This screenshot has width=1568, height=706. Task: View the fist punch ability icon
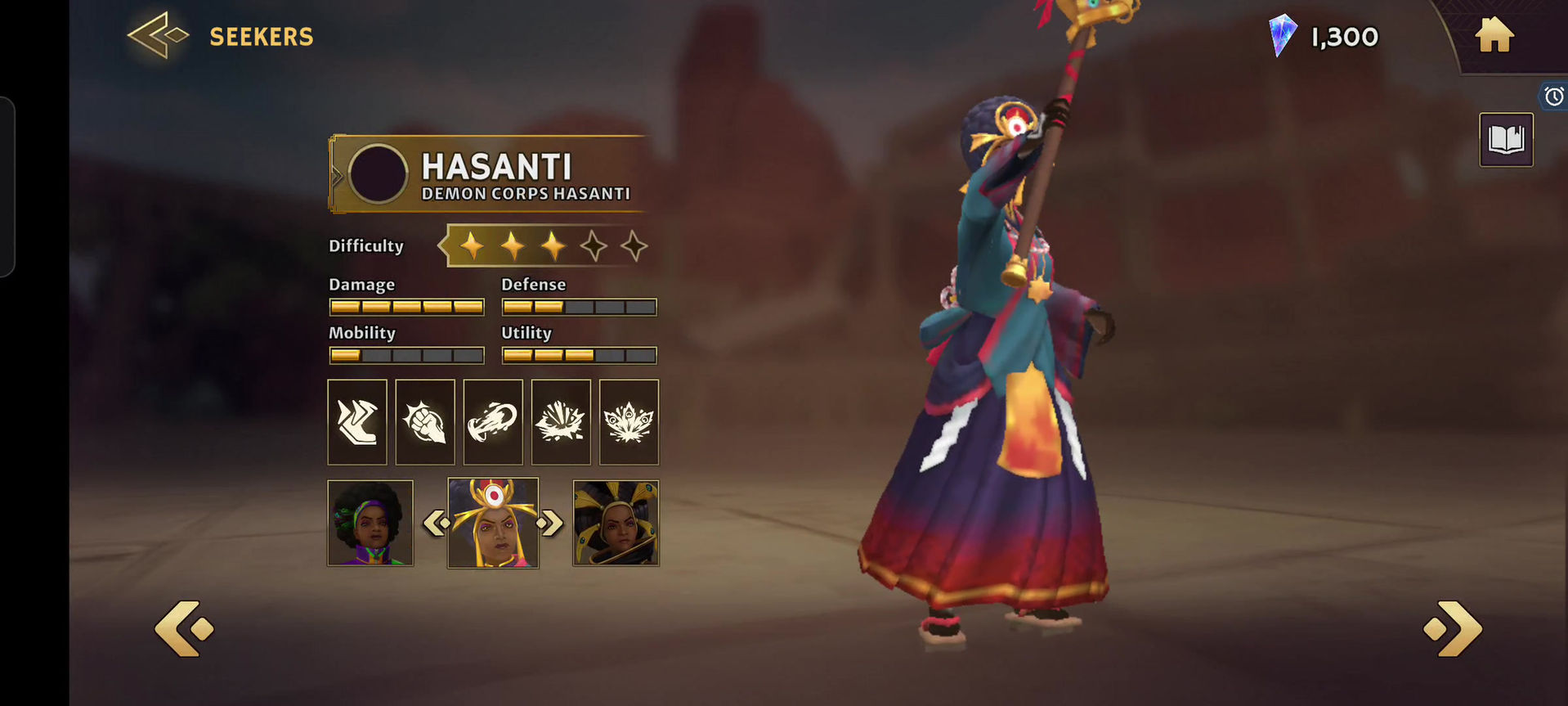pos(425,422)
